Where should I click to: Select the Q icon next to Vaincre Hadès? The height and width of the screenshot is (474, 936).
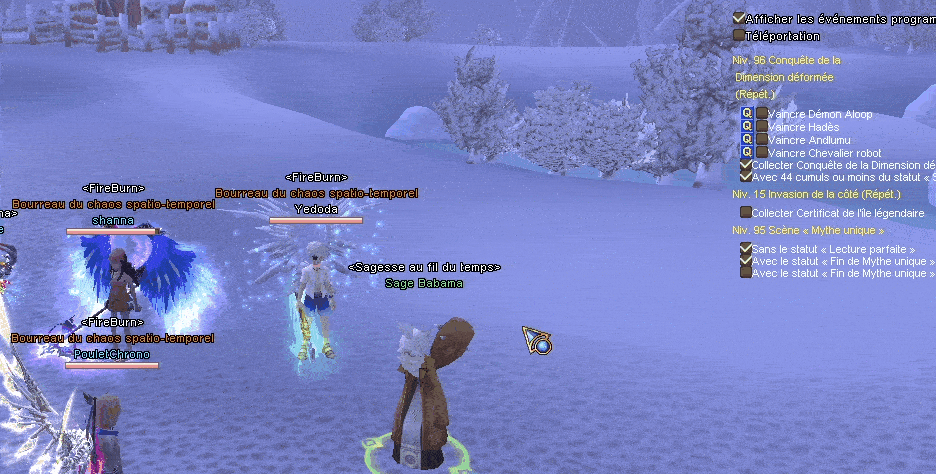pos(747,127)
